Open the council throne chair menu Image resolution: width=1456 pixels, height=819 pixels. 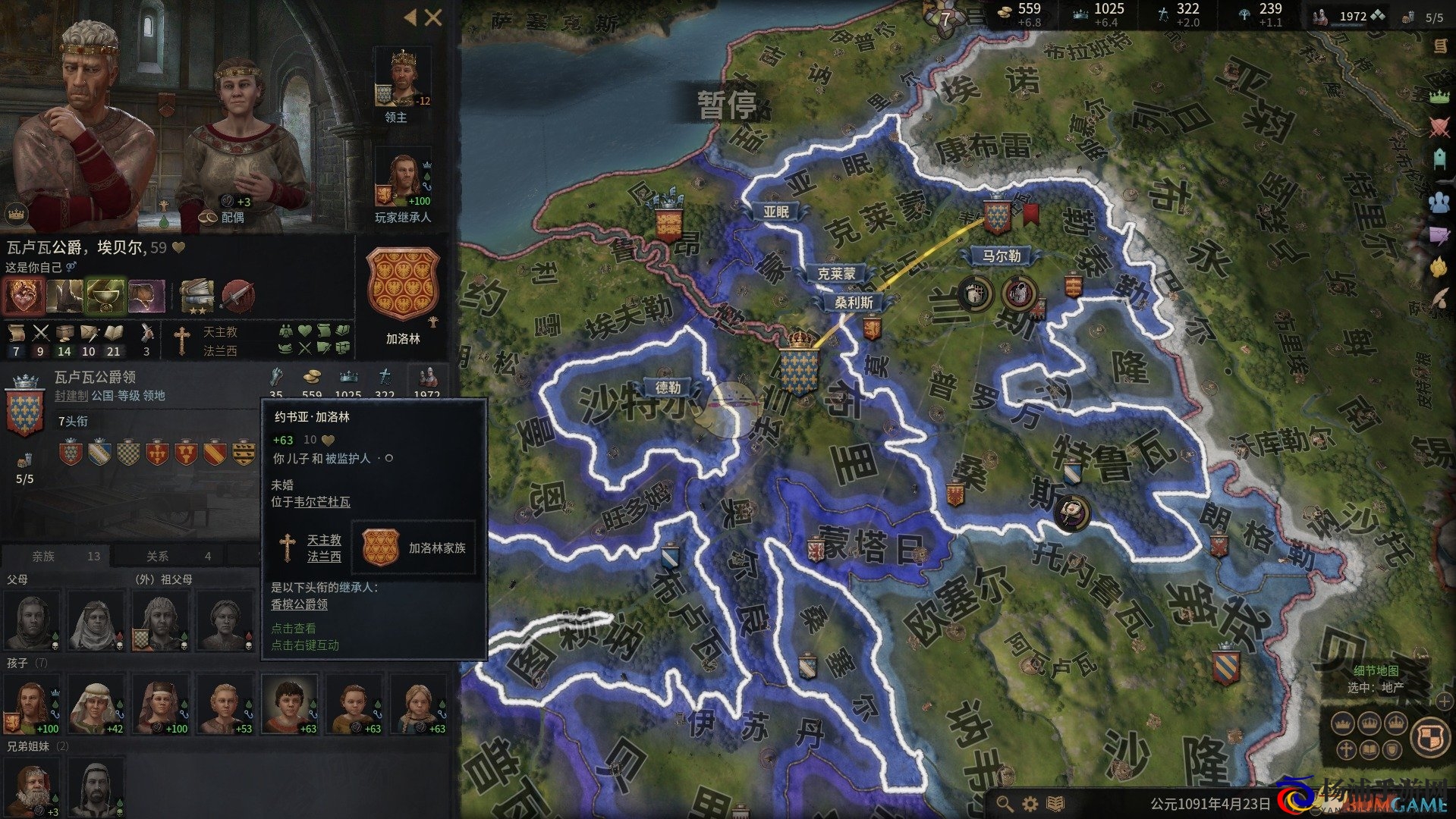(1439, 159)
